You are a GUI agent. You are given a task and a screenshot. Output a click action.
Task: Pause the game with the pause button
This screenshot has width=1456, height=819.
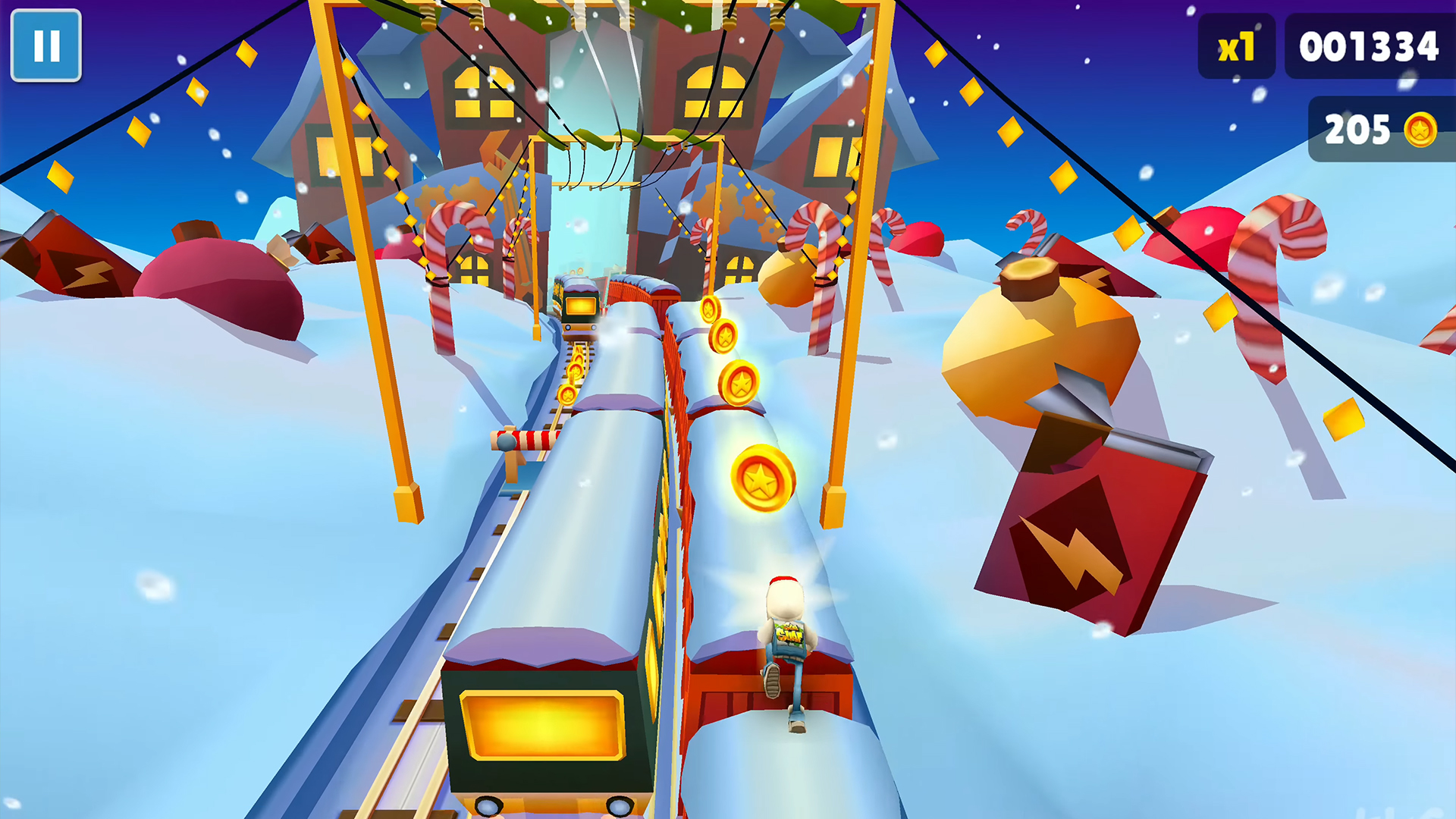[46, 45]
